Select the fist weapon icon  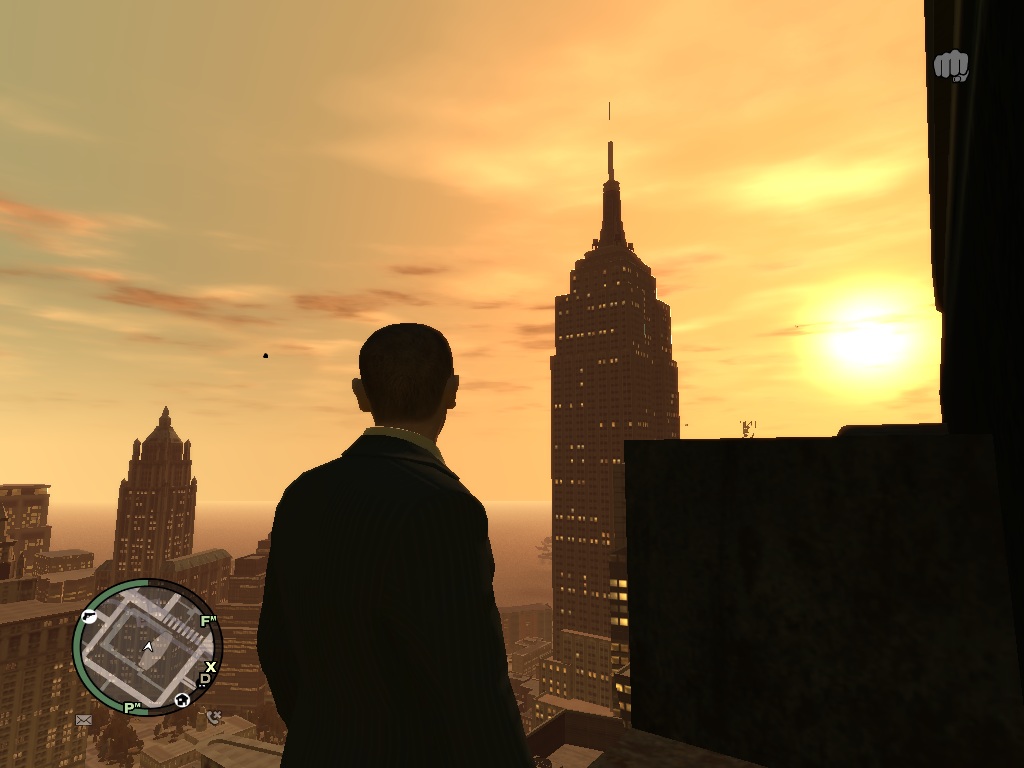[951, 66]
